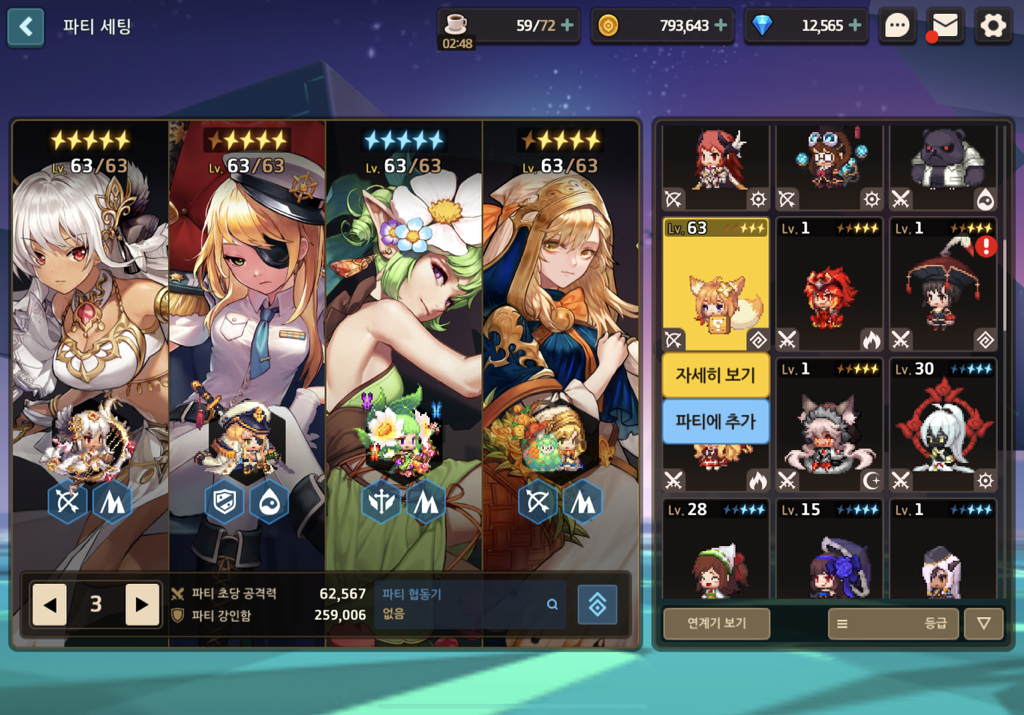
Task: Open the party chain skill search field
Action: click(469, 604)
